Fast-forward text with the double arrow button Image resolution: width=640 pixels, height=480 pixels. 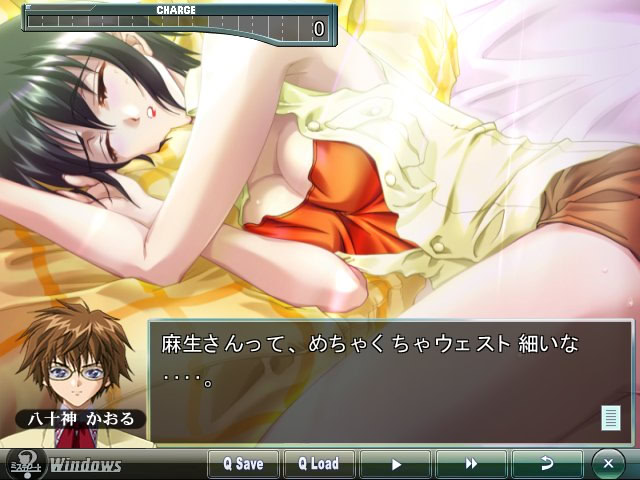click(471, 464)
